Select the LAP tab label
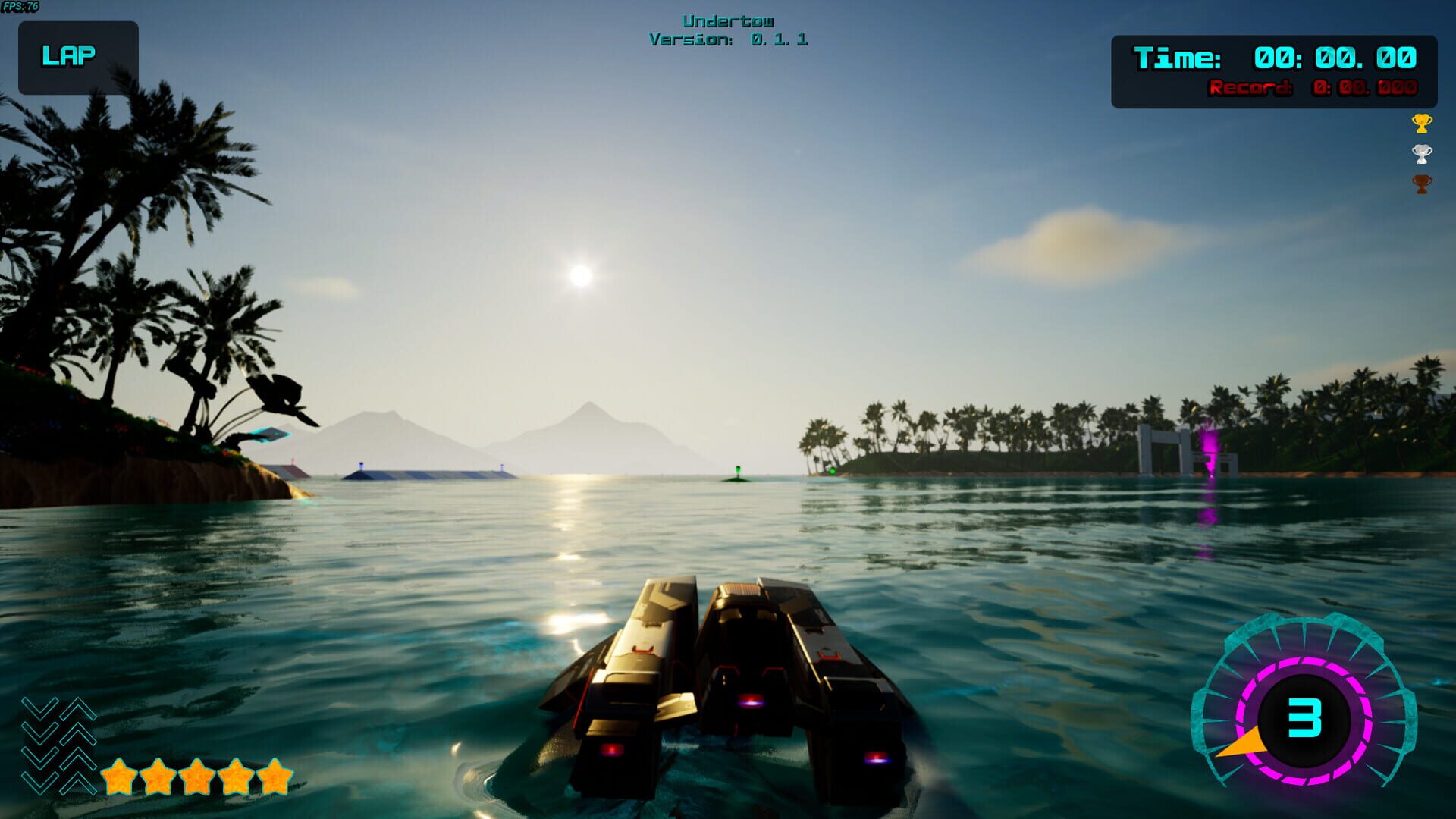1456x819 pixels. (x=69, y=54)
